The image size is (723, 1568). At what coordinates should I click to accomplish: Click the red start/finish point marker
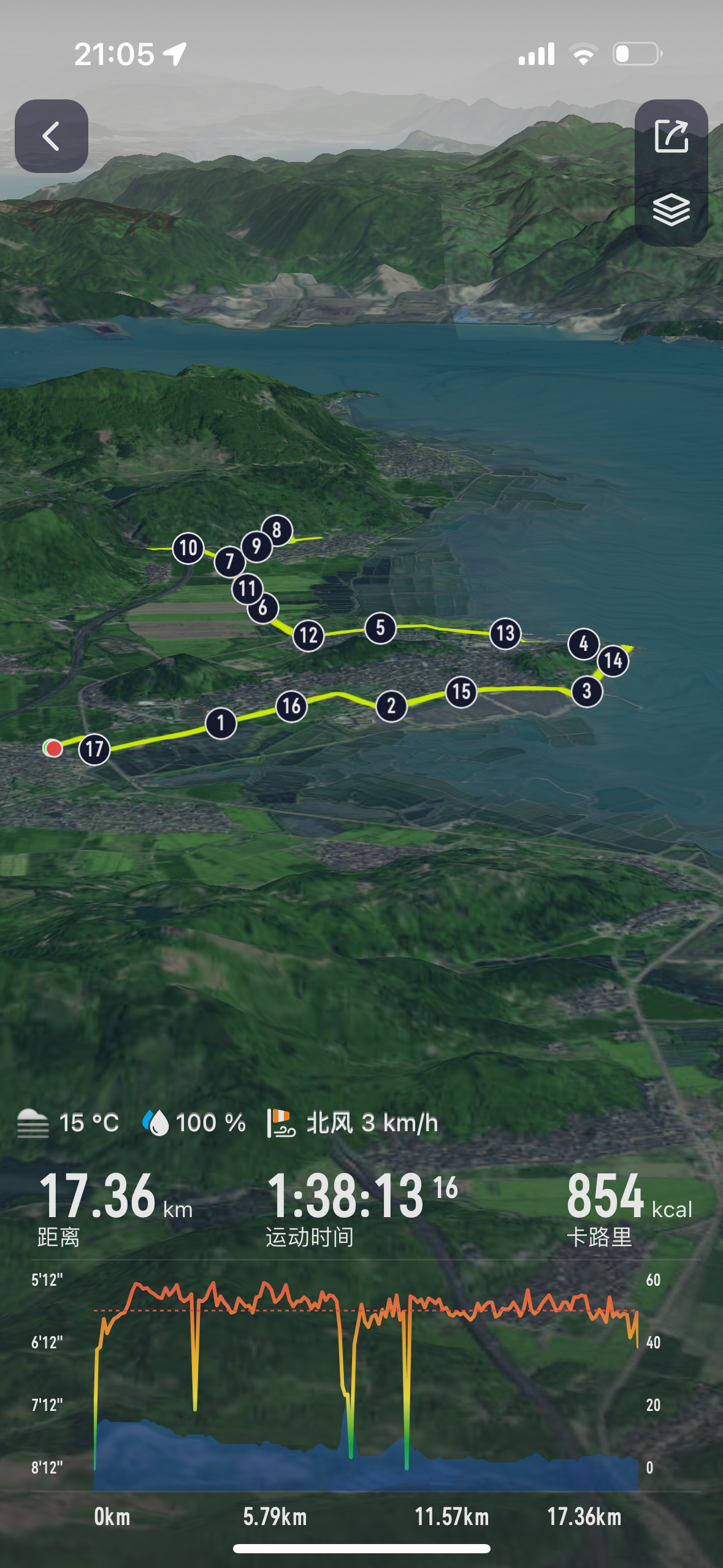coord(53,748)
